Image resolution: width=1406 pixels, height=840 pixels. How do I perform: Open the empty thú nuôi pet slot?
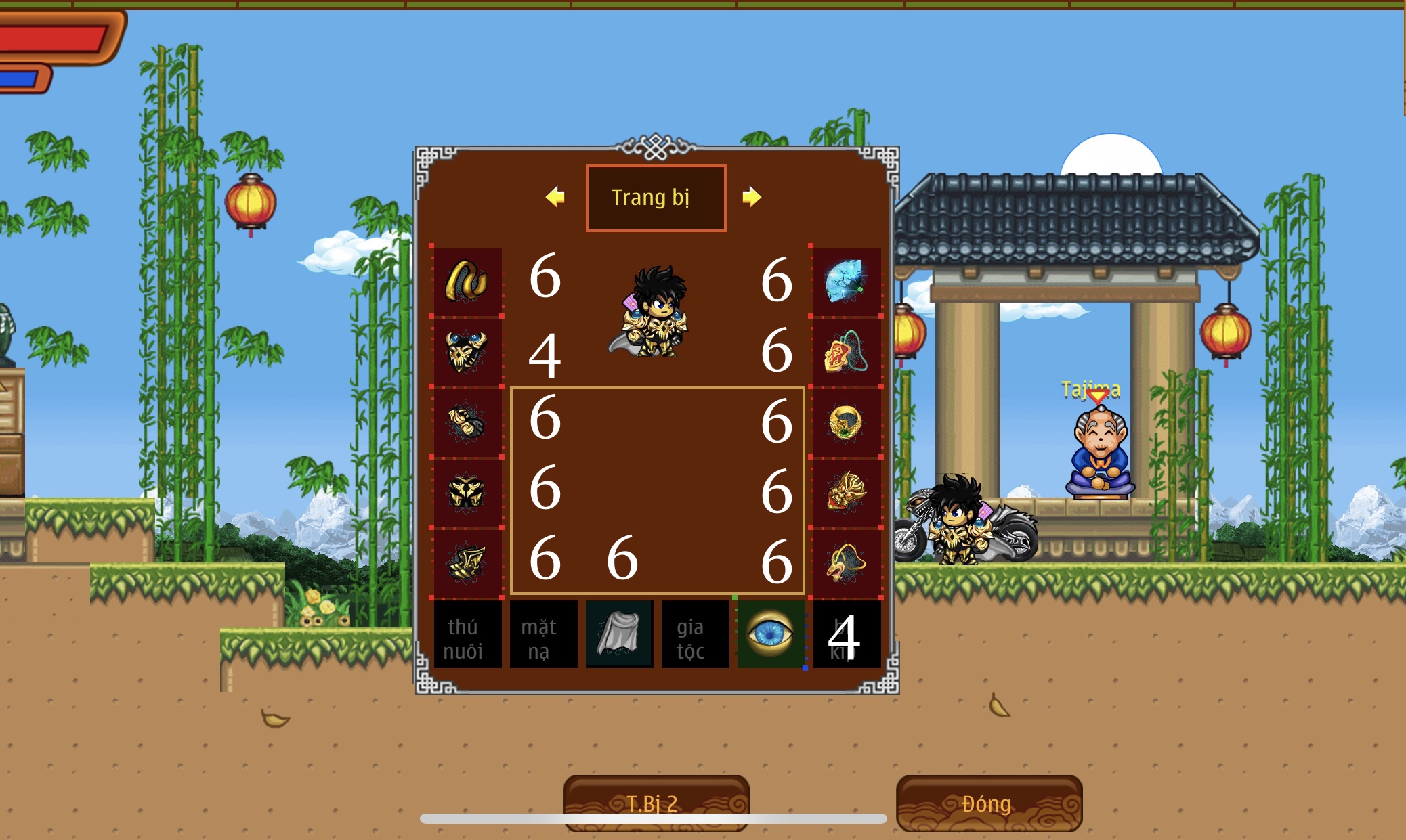click(467, 634)
